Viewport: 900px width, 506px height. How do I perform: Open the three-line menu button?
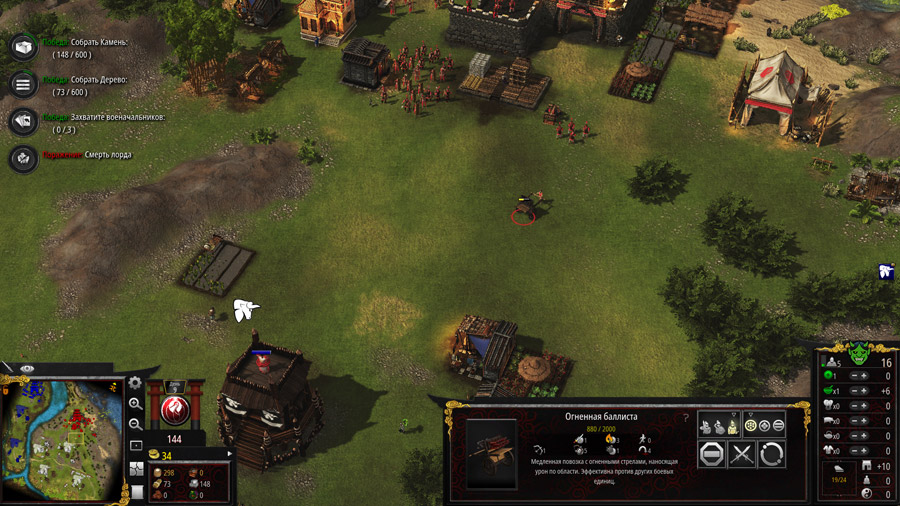click(x=23, y=84)
